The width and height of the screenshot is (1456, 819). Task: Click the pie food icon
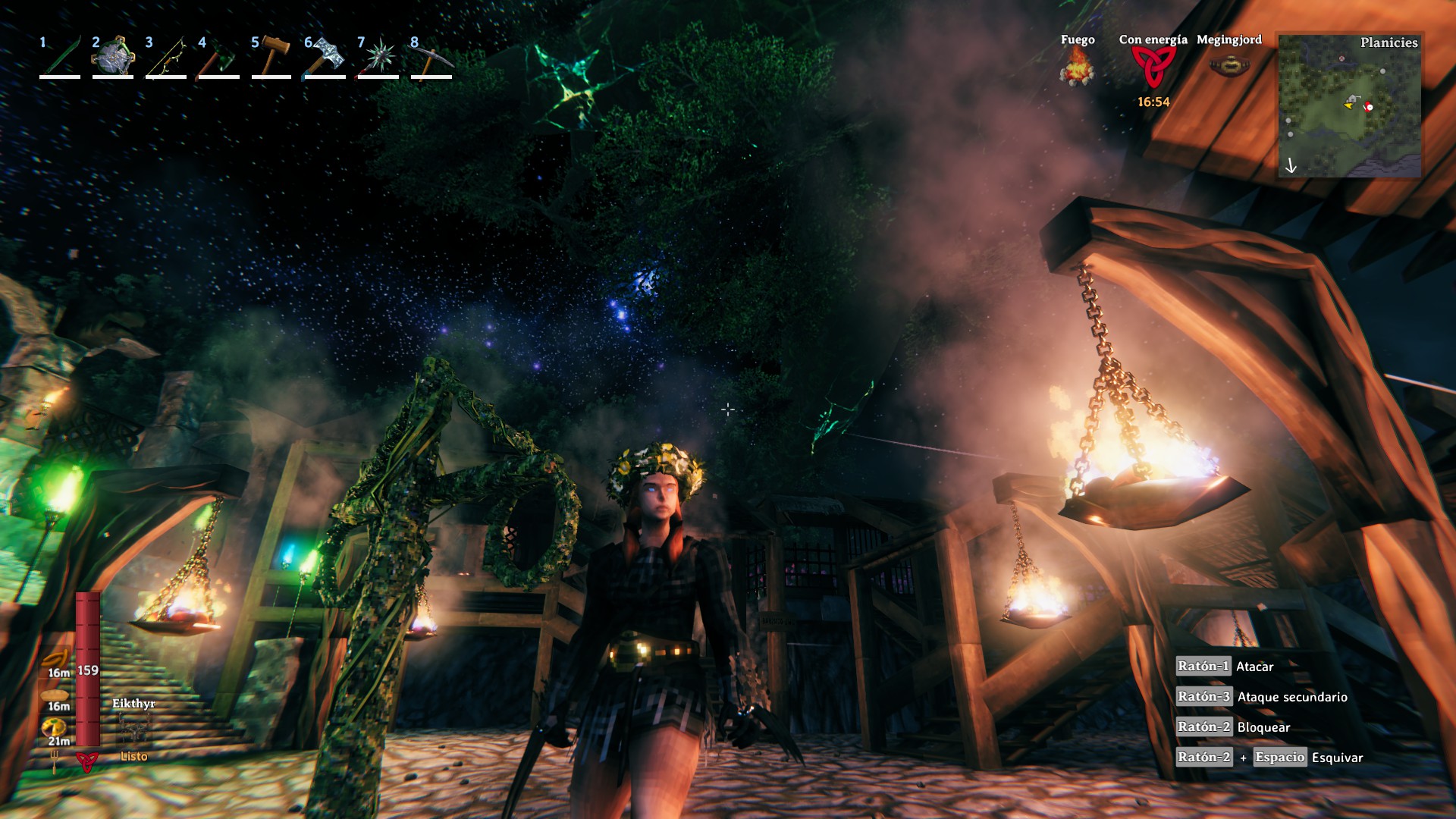point(55,728)
